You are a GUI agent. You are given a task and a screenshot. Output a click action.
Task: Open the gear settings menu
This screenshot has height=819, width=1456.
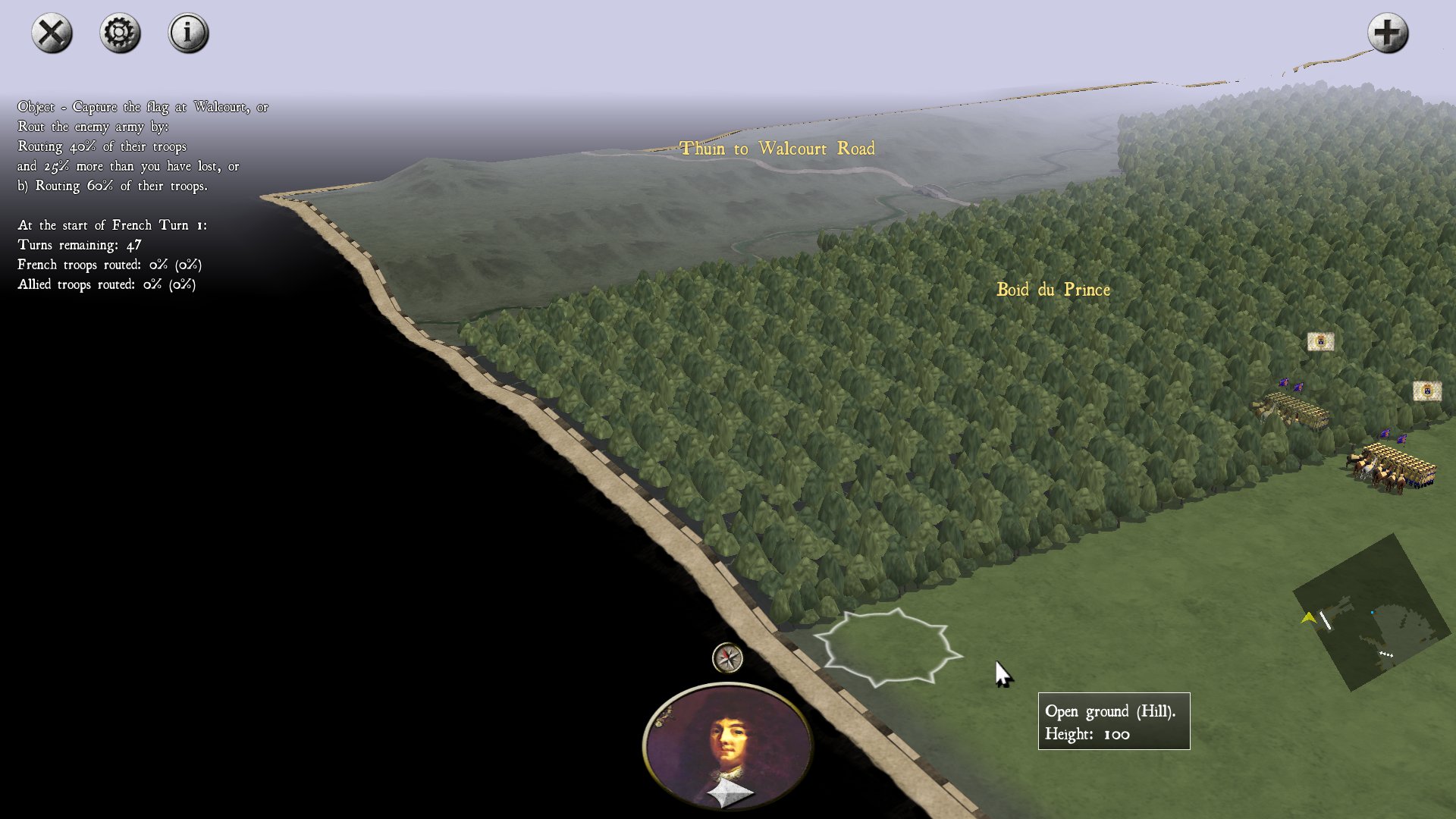(120, 33)
